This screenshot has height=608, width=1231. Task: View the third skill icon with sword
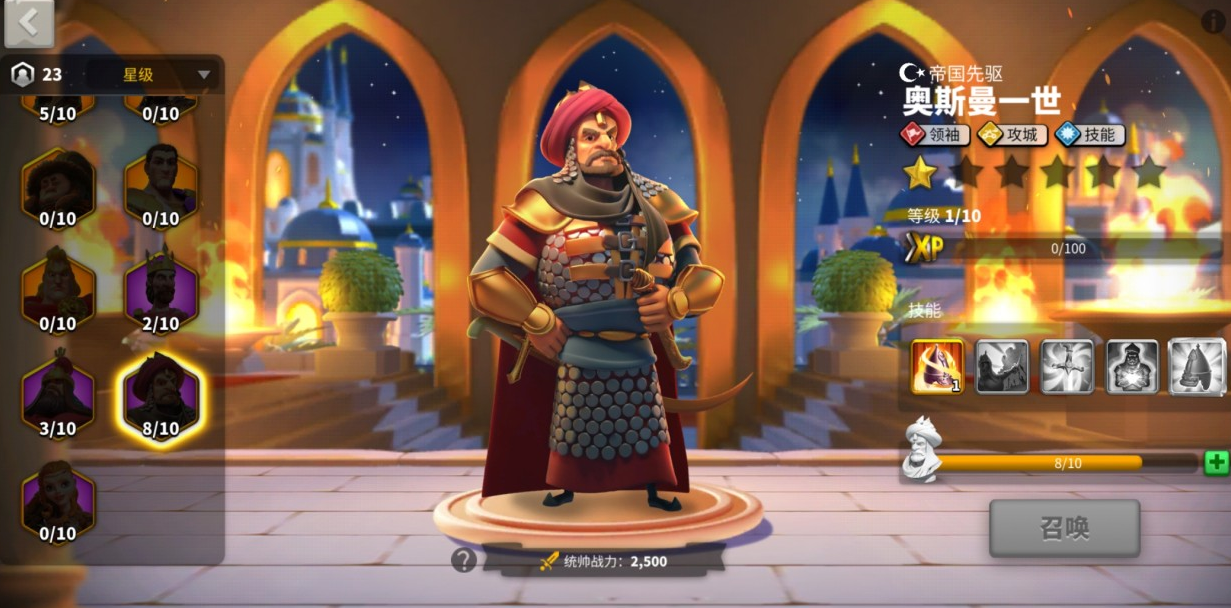1067,366
